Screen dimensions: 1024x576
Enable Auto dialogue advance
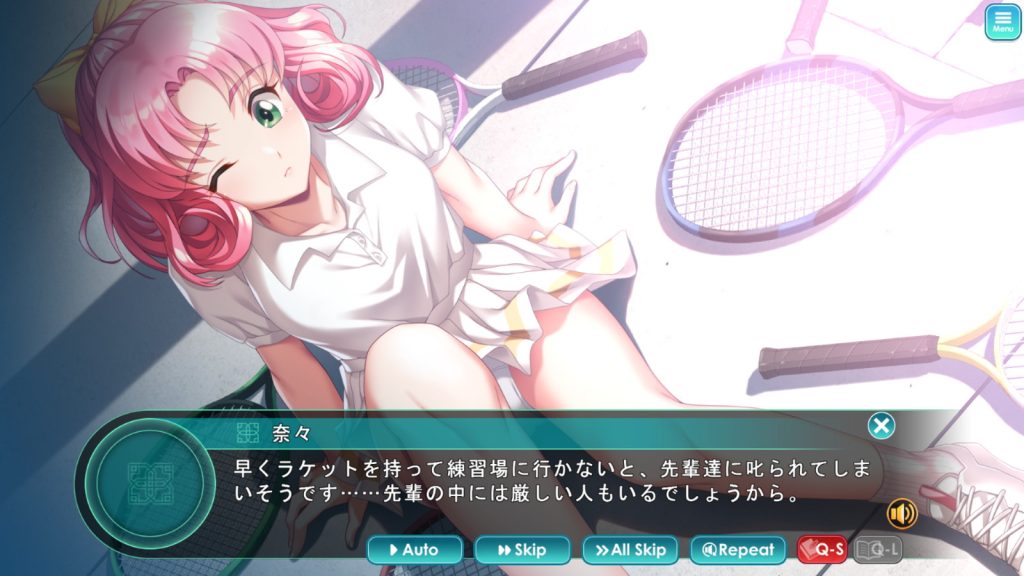[415, 550]
